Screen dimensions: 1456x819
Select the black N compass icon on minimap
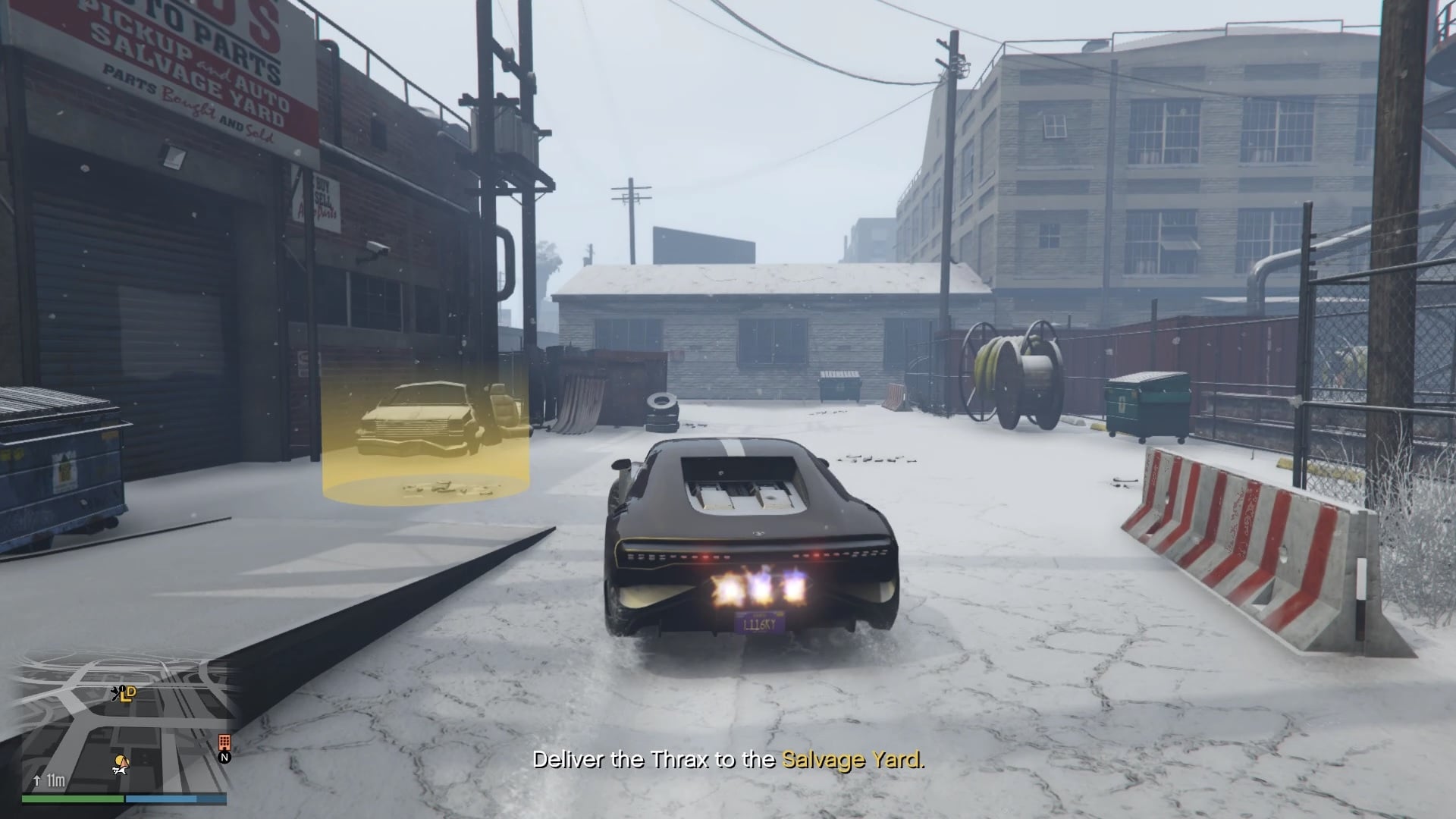pos(224,757)
